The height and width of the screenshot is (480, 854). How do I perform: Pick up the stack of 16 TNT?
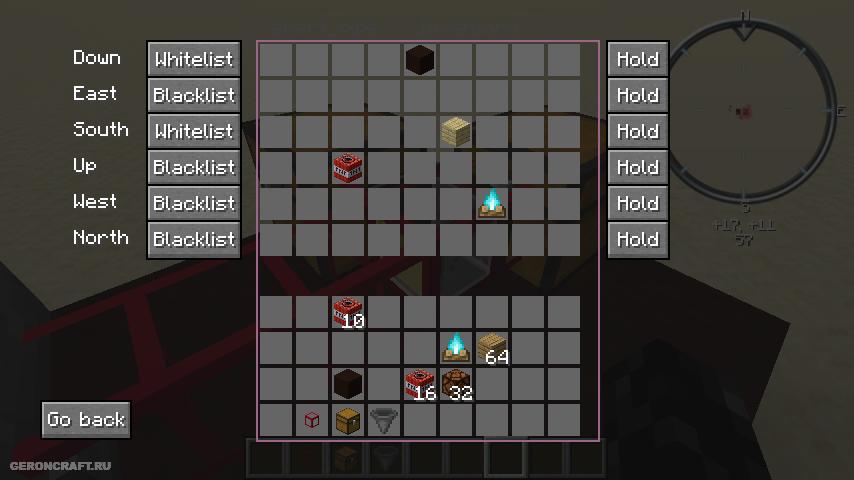[x=419, y=384]
